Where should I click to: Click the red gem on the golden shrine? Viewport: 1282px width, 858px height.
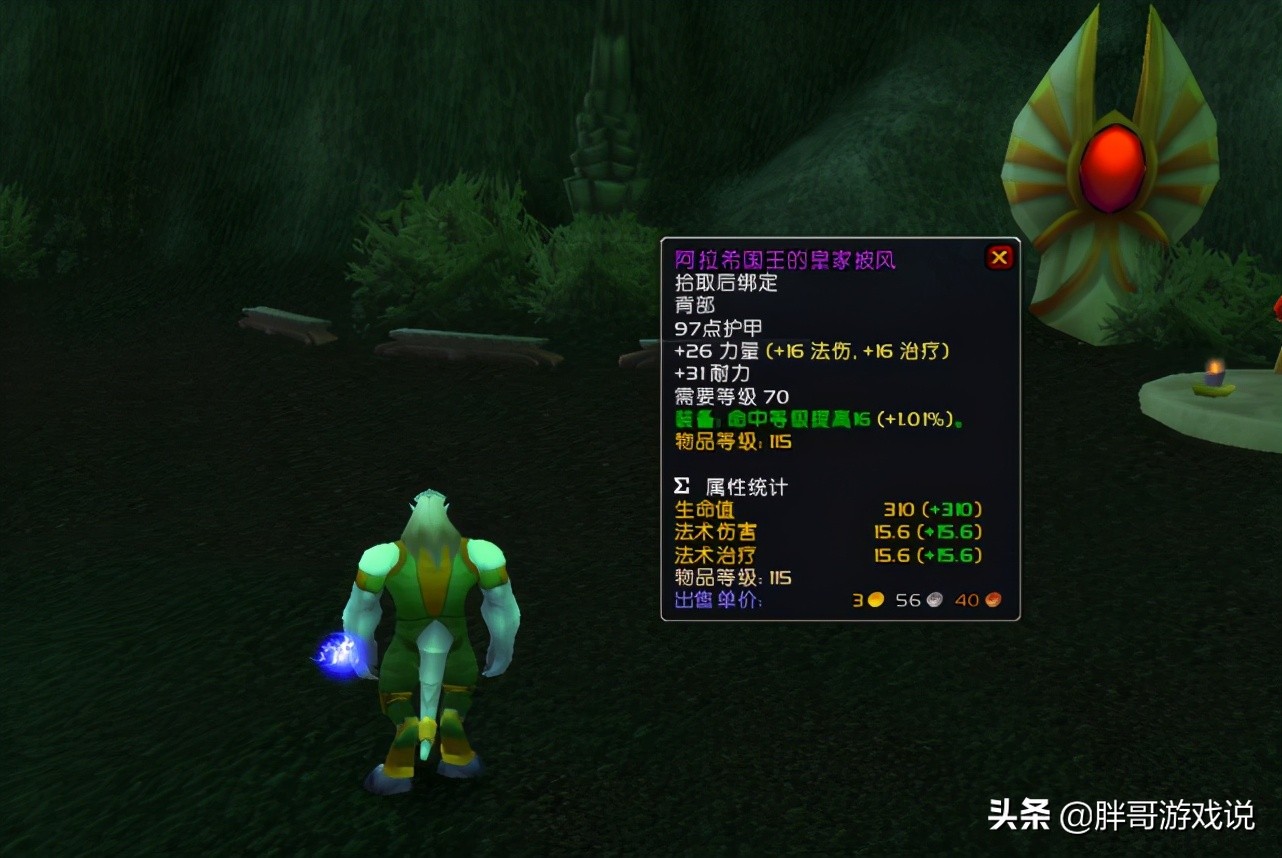click(1113, 166)
